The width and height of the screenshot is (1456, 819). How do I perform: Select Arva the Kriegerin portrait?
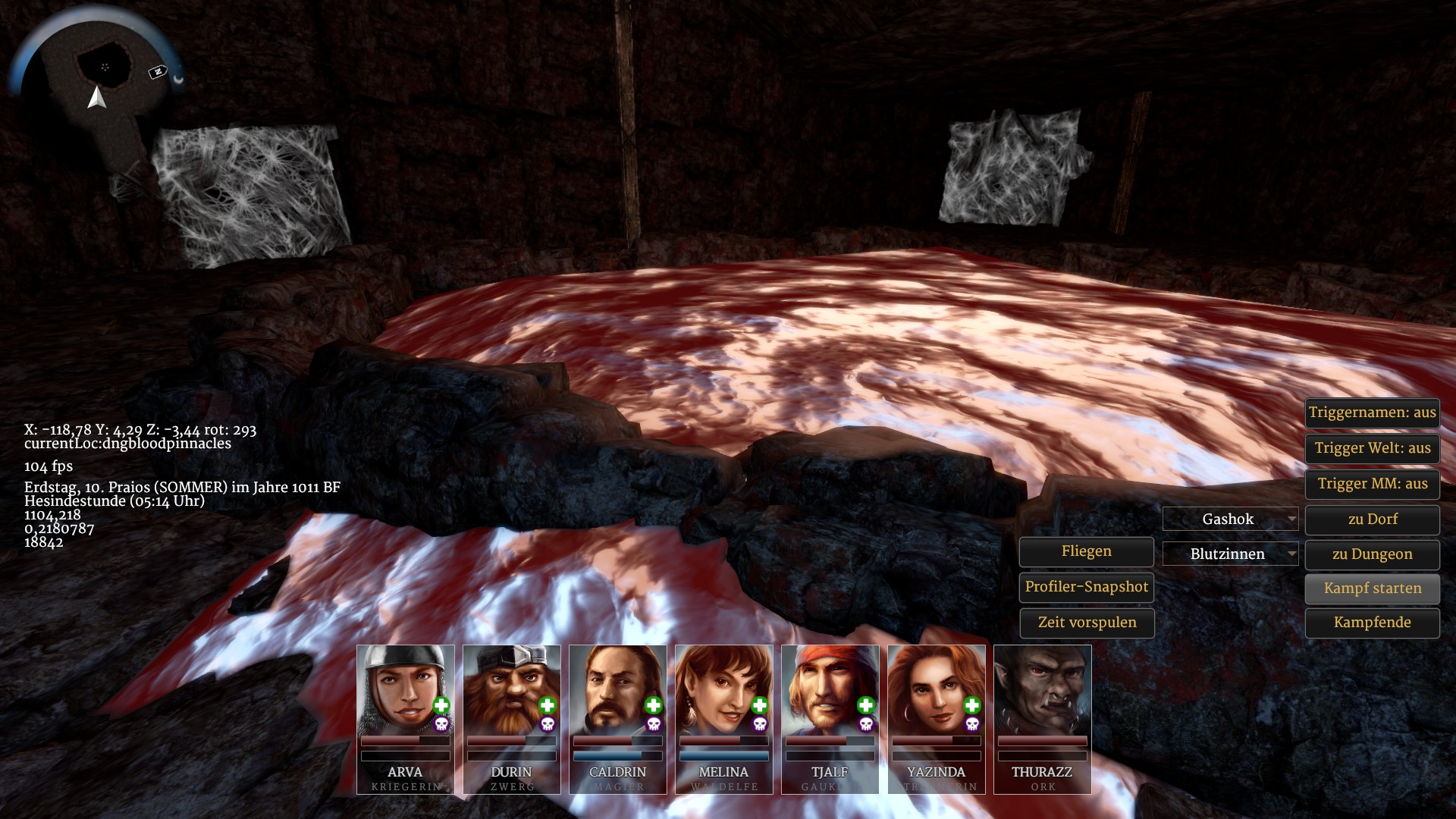[406, 690]
